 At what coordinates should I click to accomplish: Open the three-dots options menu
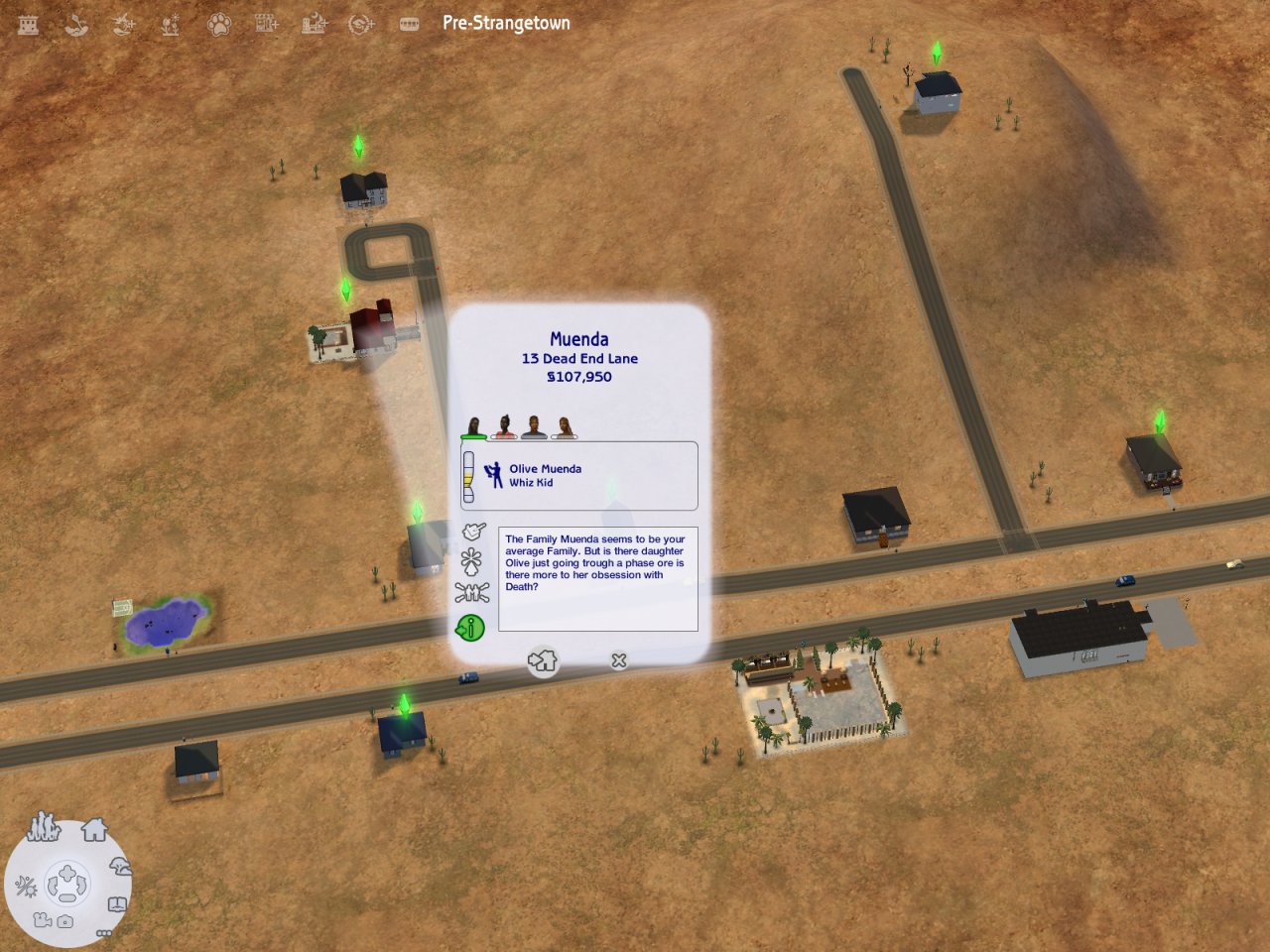pyautogui.click(x=103, y=933)
